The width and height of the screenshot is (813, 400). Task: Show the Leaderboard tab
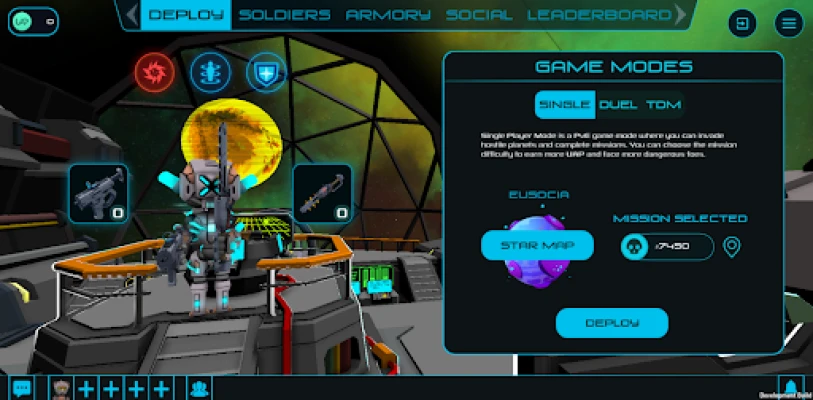(599, 15)
